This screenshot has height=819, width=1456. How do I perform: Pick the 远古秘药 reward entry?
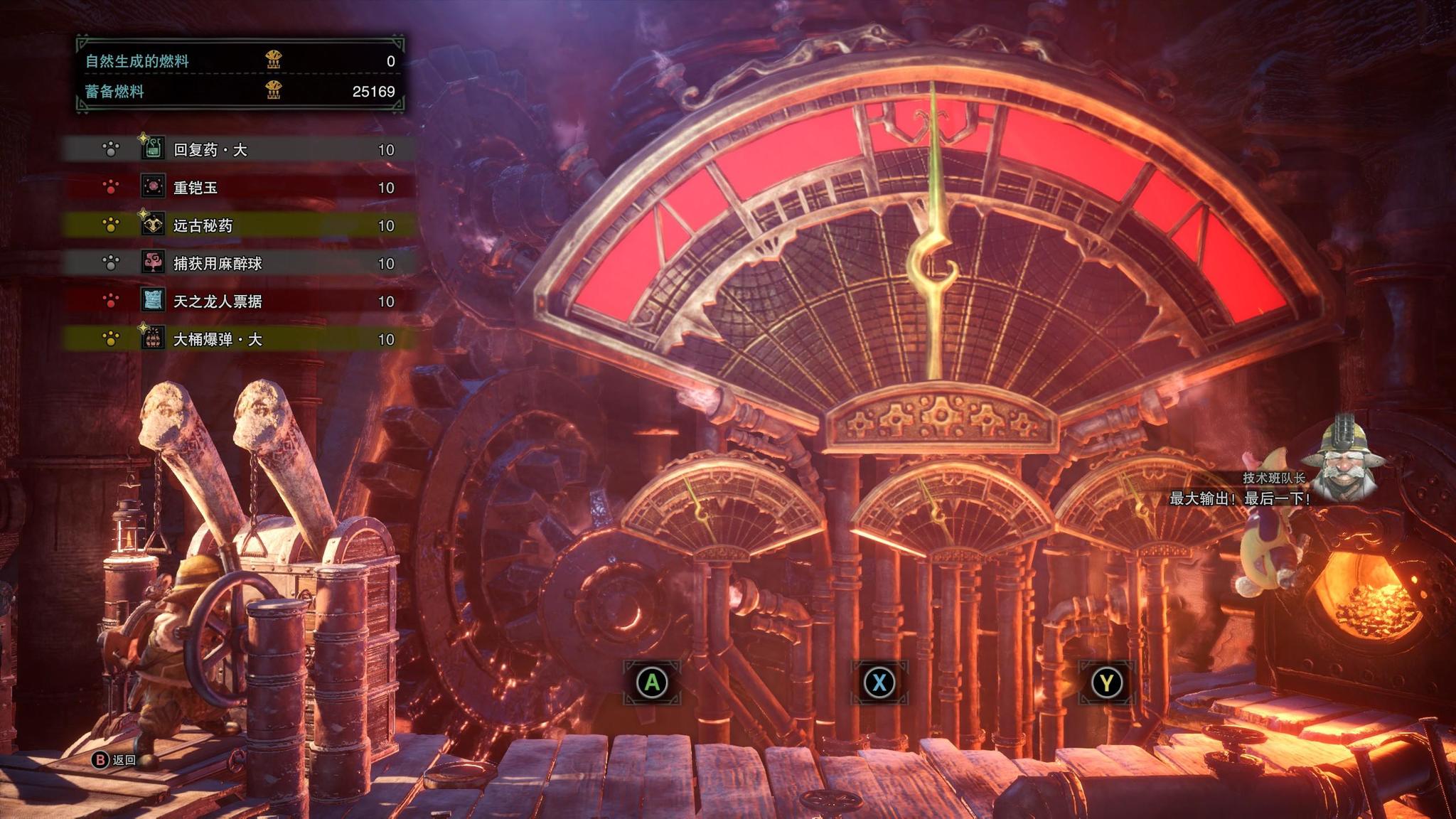click(x=239, y=225)
